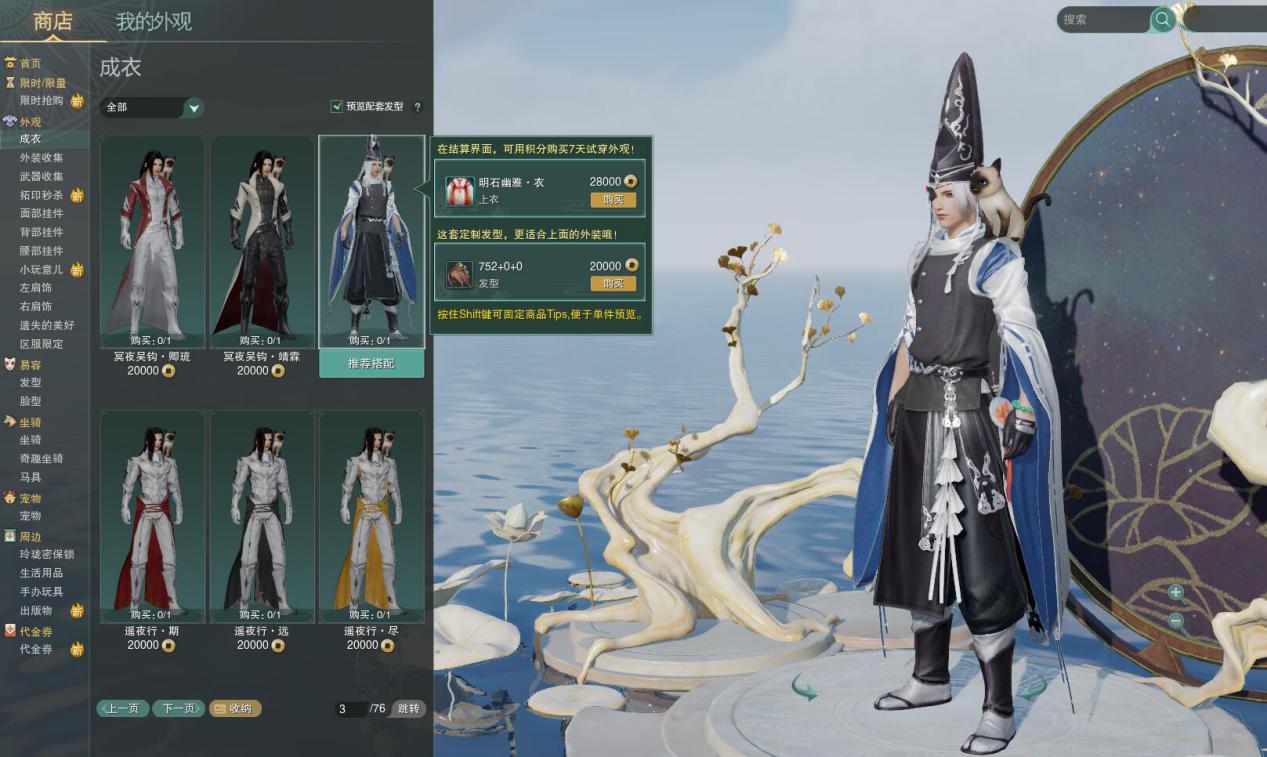
Task: Switch to the 我的外观 tab
Action: 153,21
